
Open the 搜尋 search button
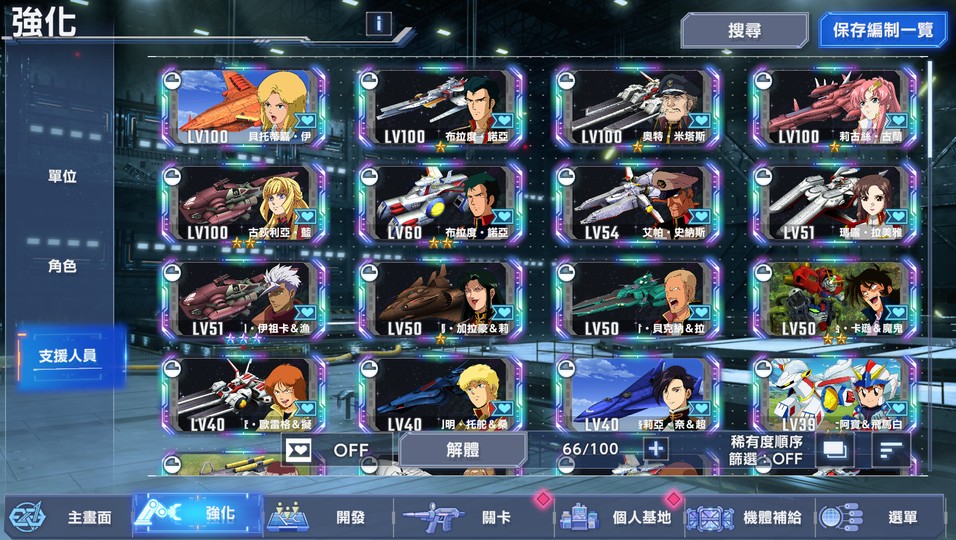point(744,30)
